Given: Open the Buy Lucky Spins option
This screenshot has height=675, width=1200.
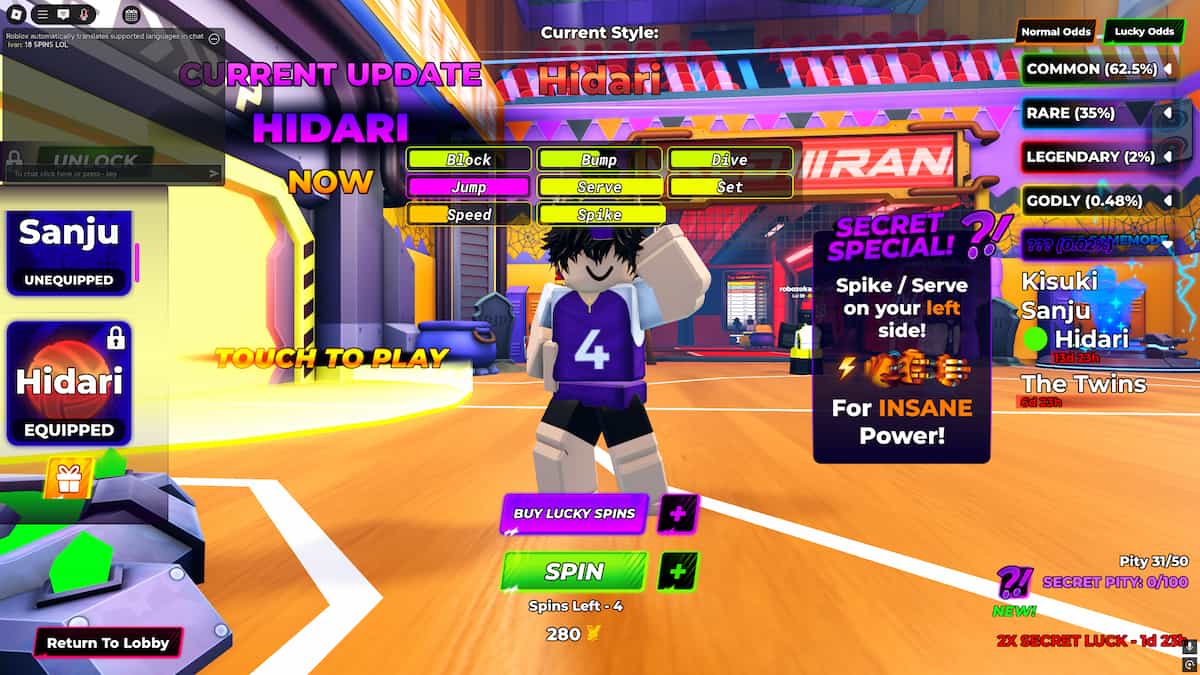Looking at the screenshot, I should coord(574,514).
